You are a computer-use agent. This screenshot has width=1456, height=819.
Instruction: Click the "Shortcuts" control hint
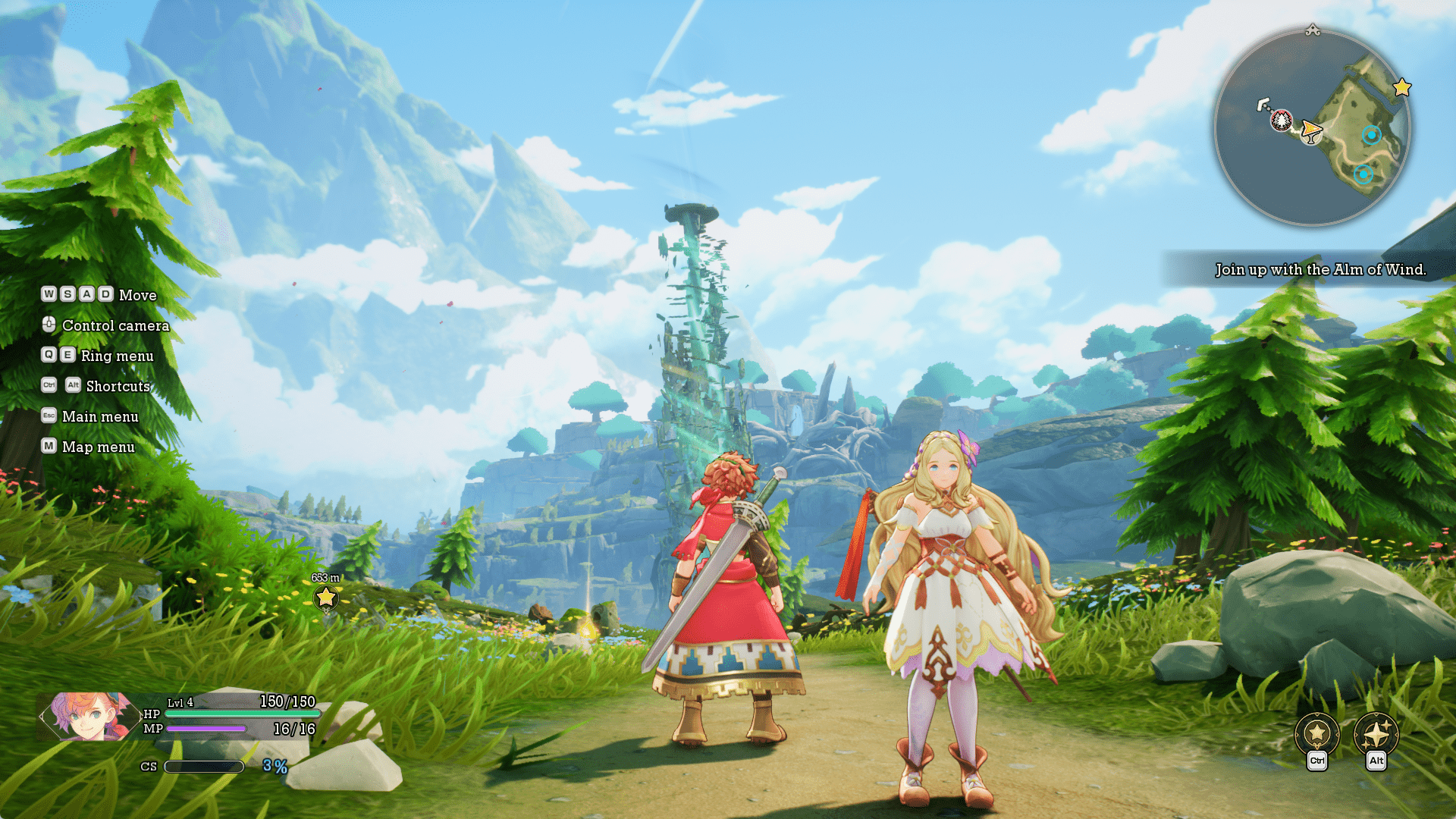click(118, 387)
